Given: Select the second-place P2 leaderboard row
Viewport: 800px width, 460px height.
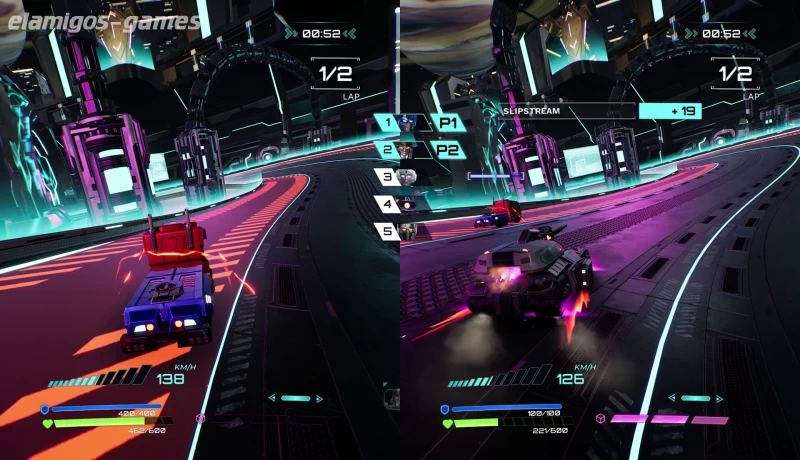Looking at the screenshot, I should click(x=418, y=150).
